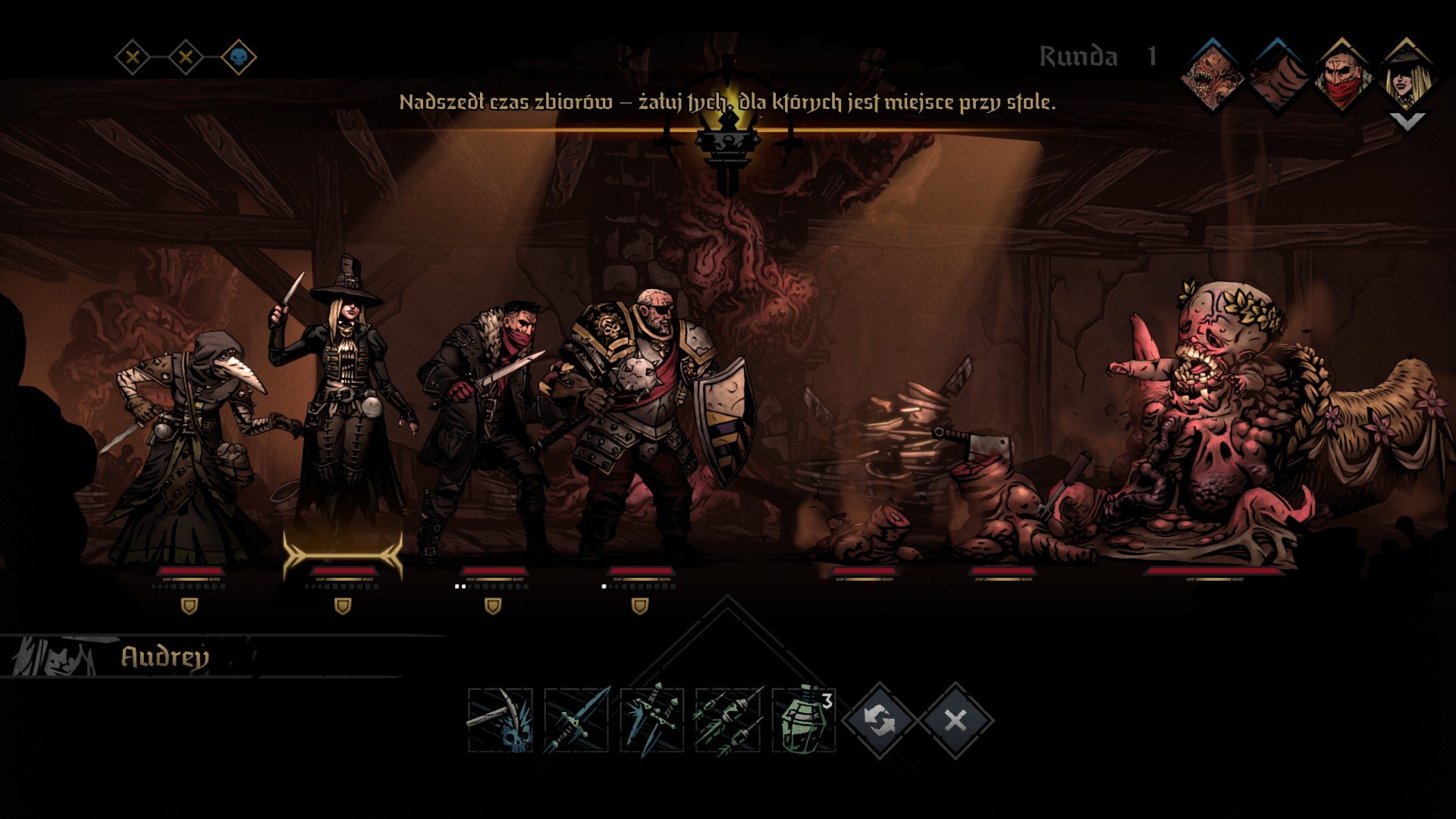Use the green bottle combat item
1456x819 pixels.
pyautogui.click(x=804, y=720)
